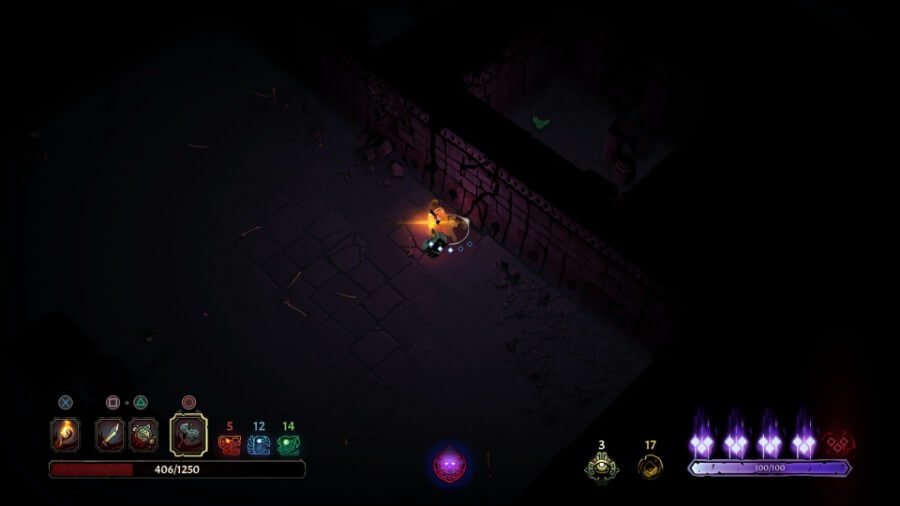Select the highlighted two-handed weapon slot
Viewport: 900px width, 506px height.
(x=188, y=434)
